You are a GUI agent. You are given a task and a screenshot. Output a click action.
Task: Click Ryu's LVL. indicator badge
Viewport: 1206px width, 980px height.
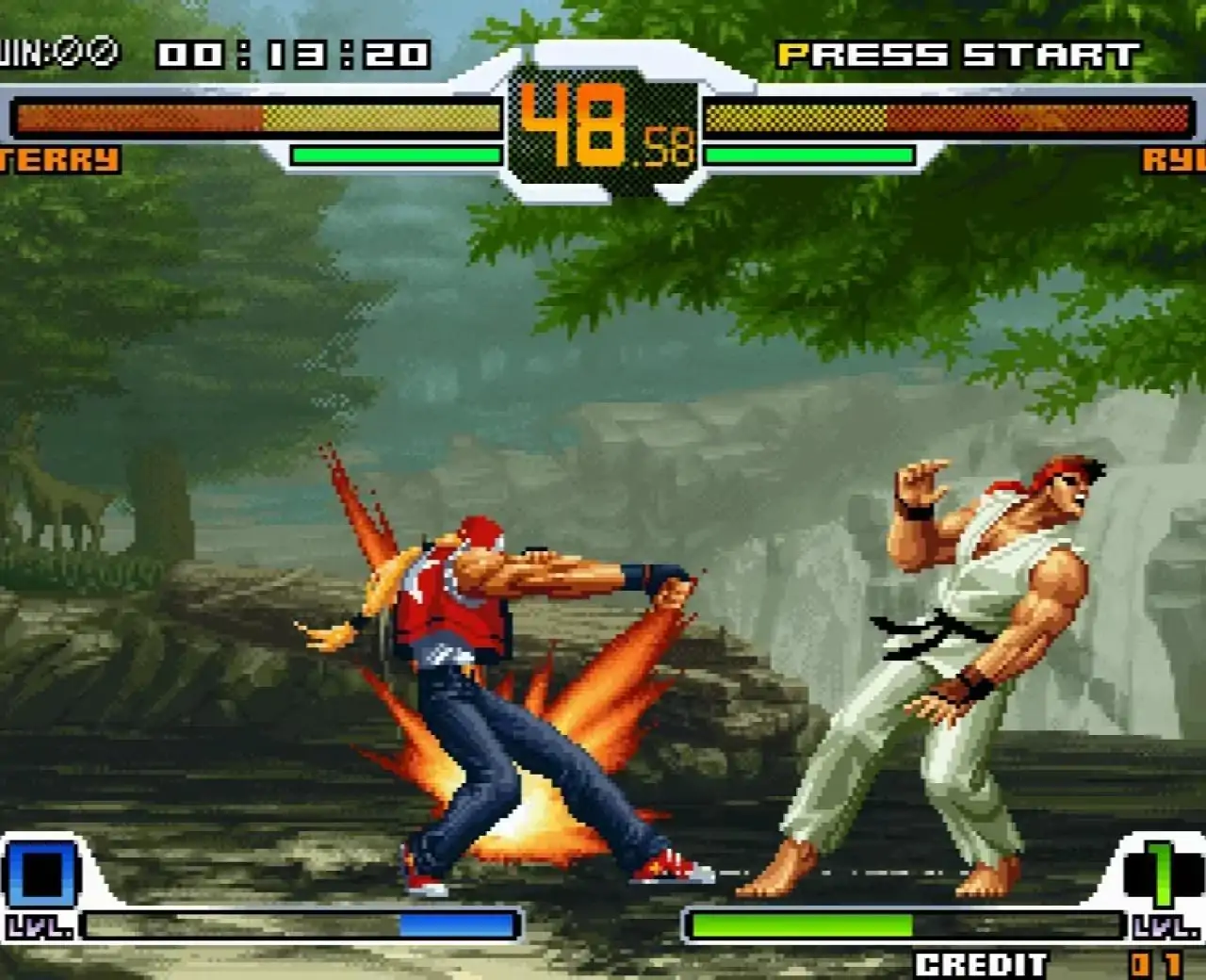[x=1168, y=928]
